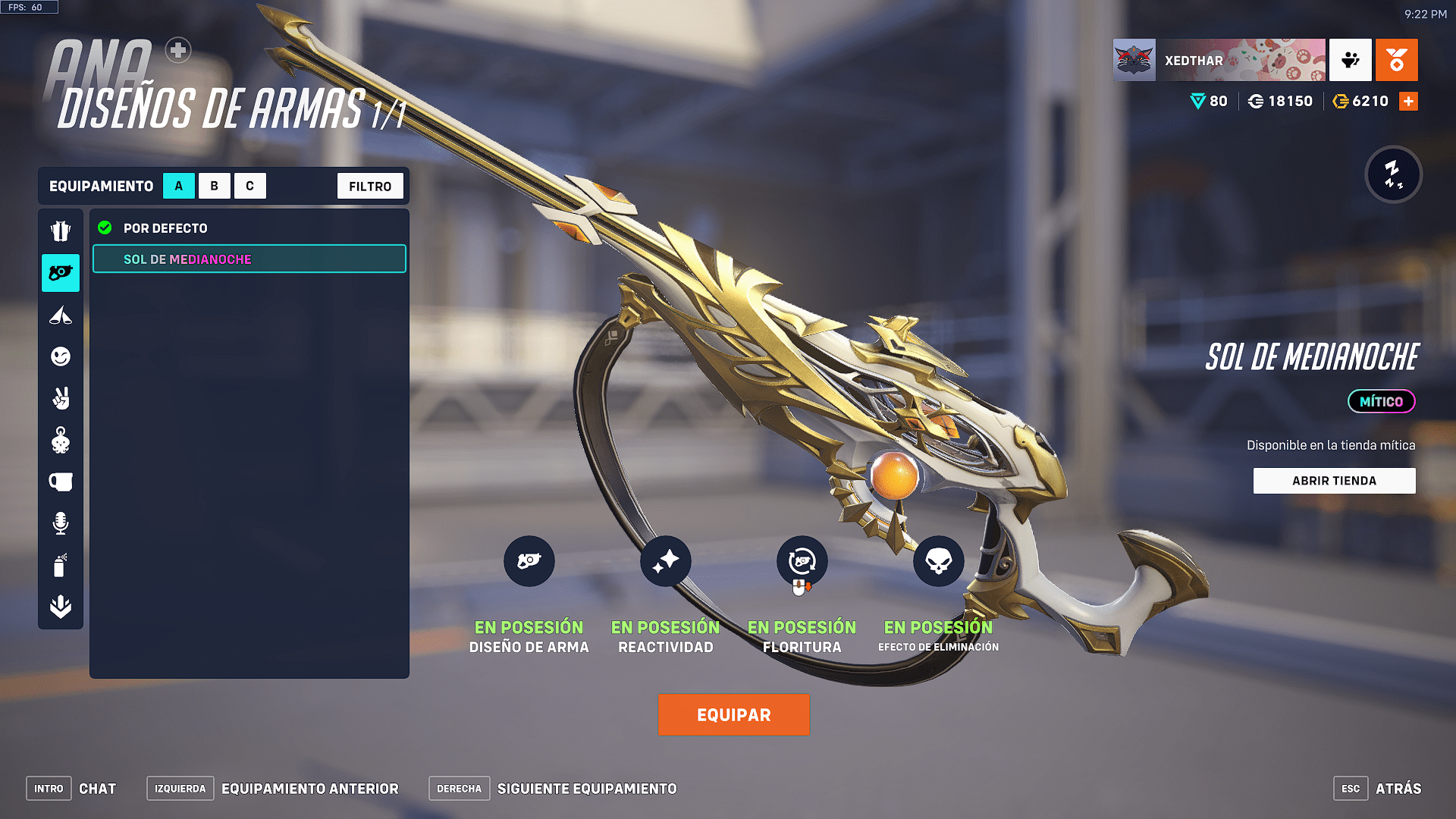Open the mythic shop with Abrir Tienda
The image size is (1456, 819).
(1334, 481)
